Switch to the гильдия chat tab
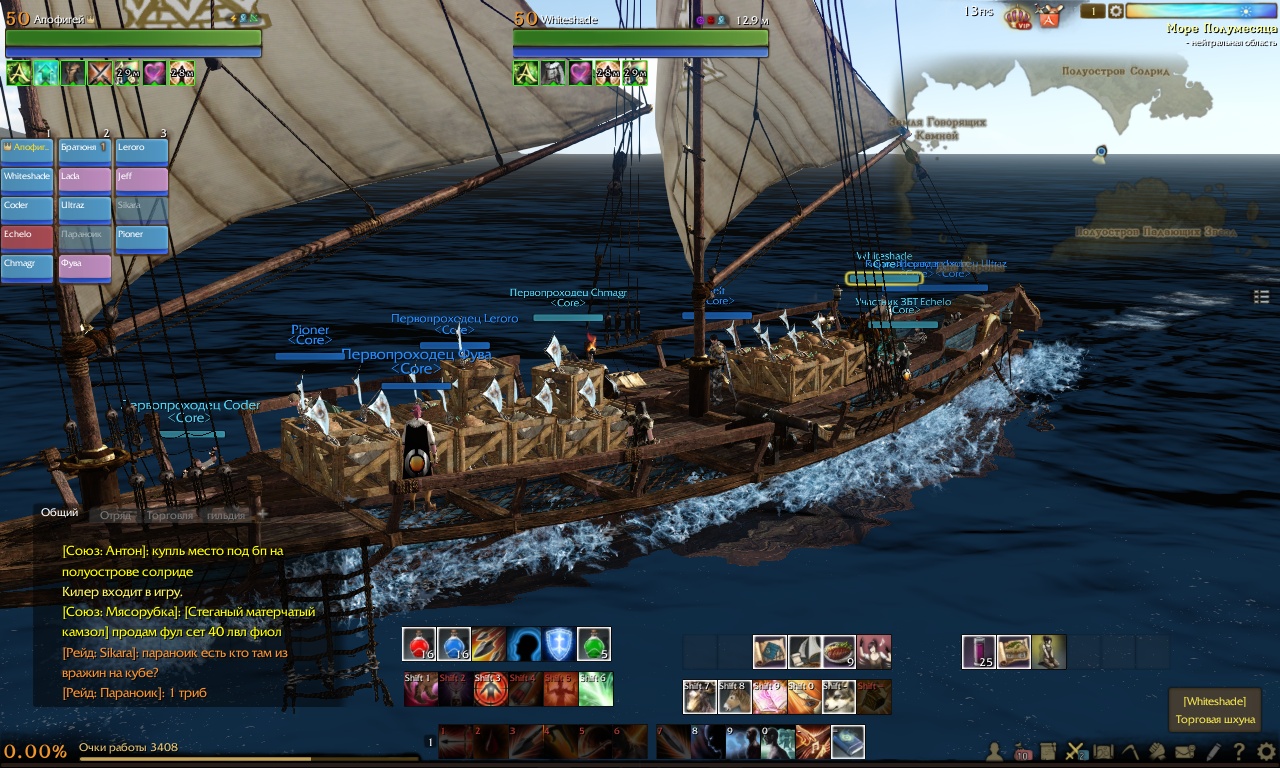Screen dimensions: 1280x768 (226, 515)
